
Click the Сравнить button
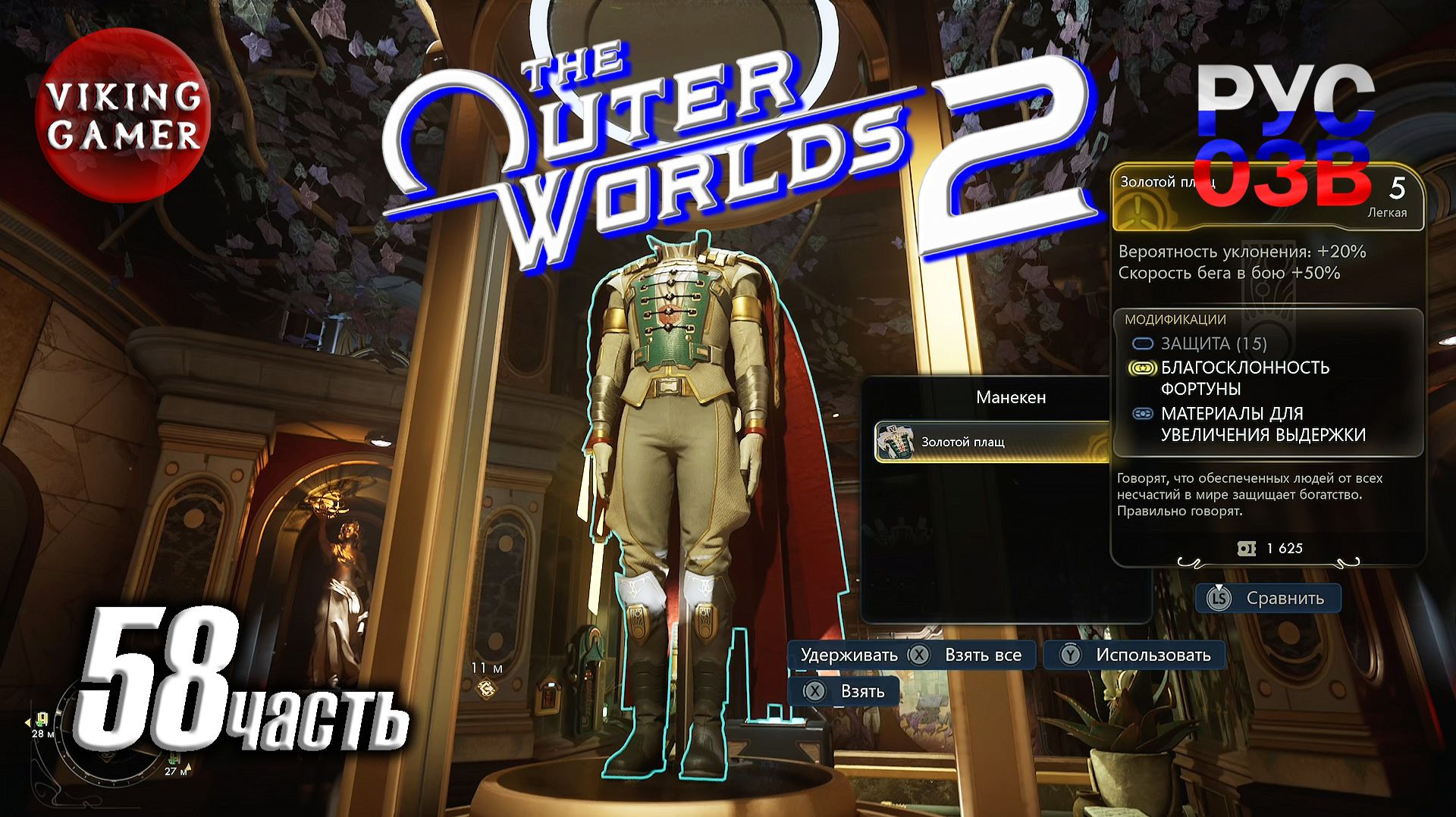pos(1268,598)
